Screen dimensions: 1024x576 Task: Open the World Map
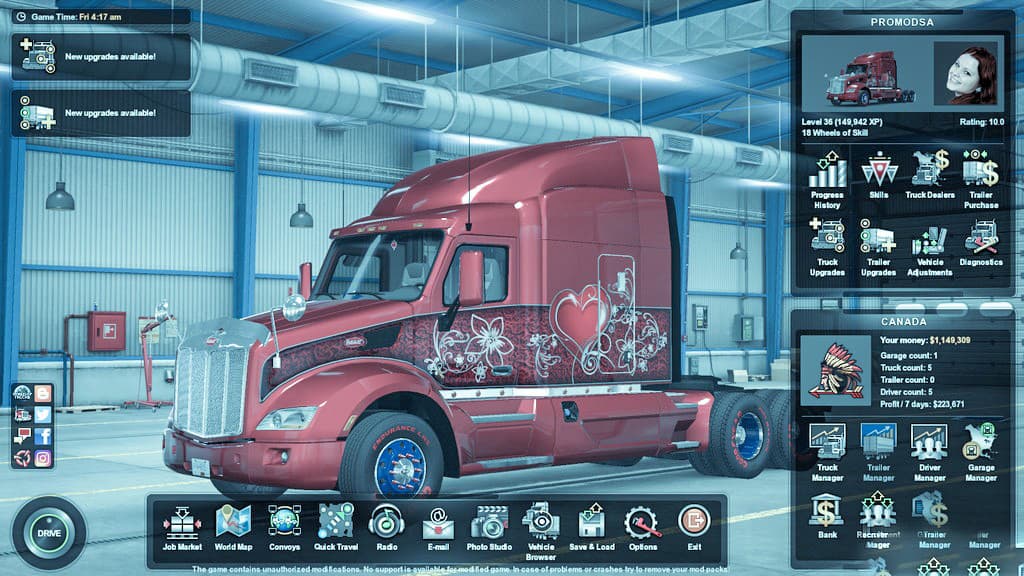[x=232, y=527]
